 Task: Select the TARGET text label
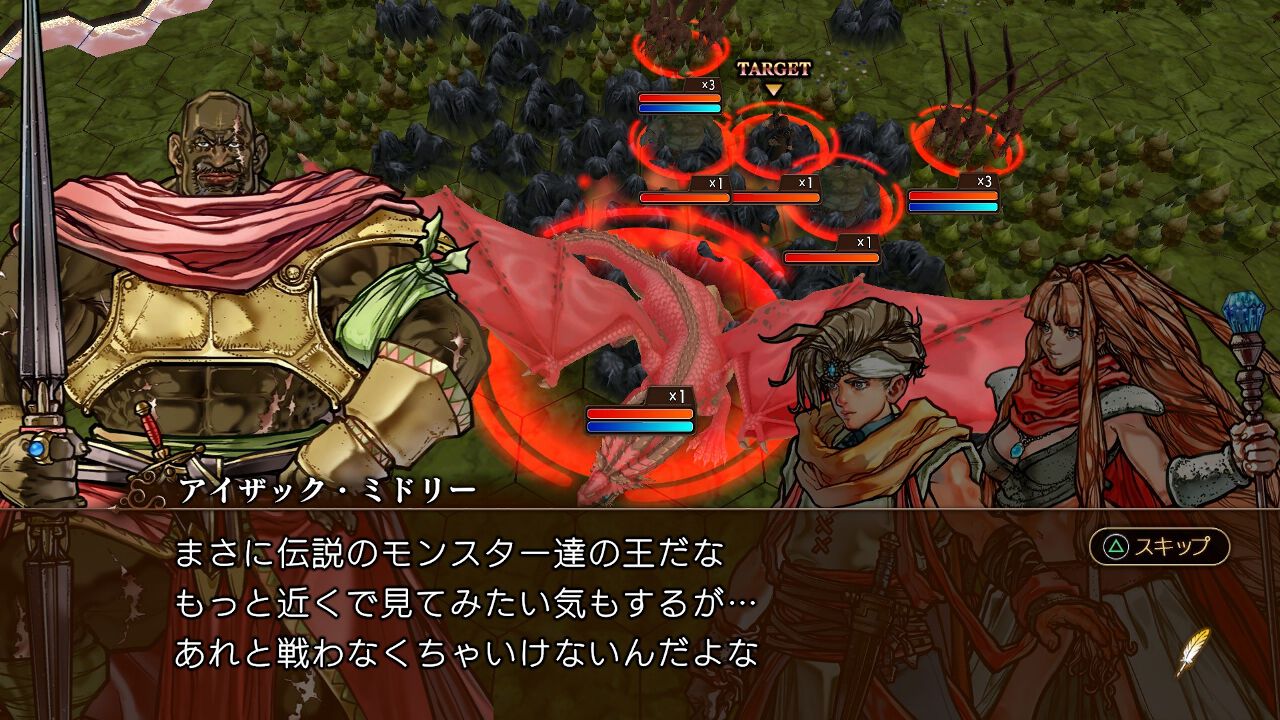(x=776, y=68)
